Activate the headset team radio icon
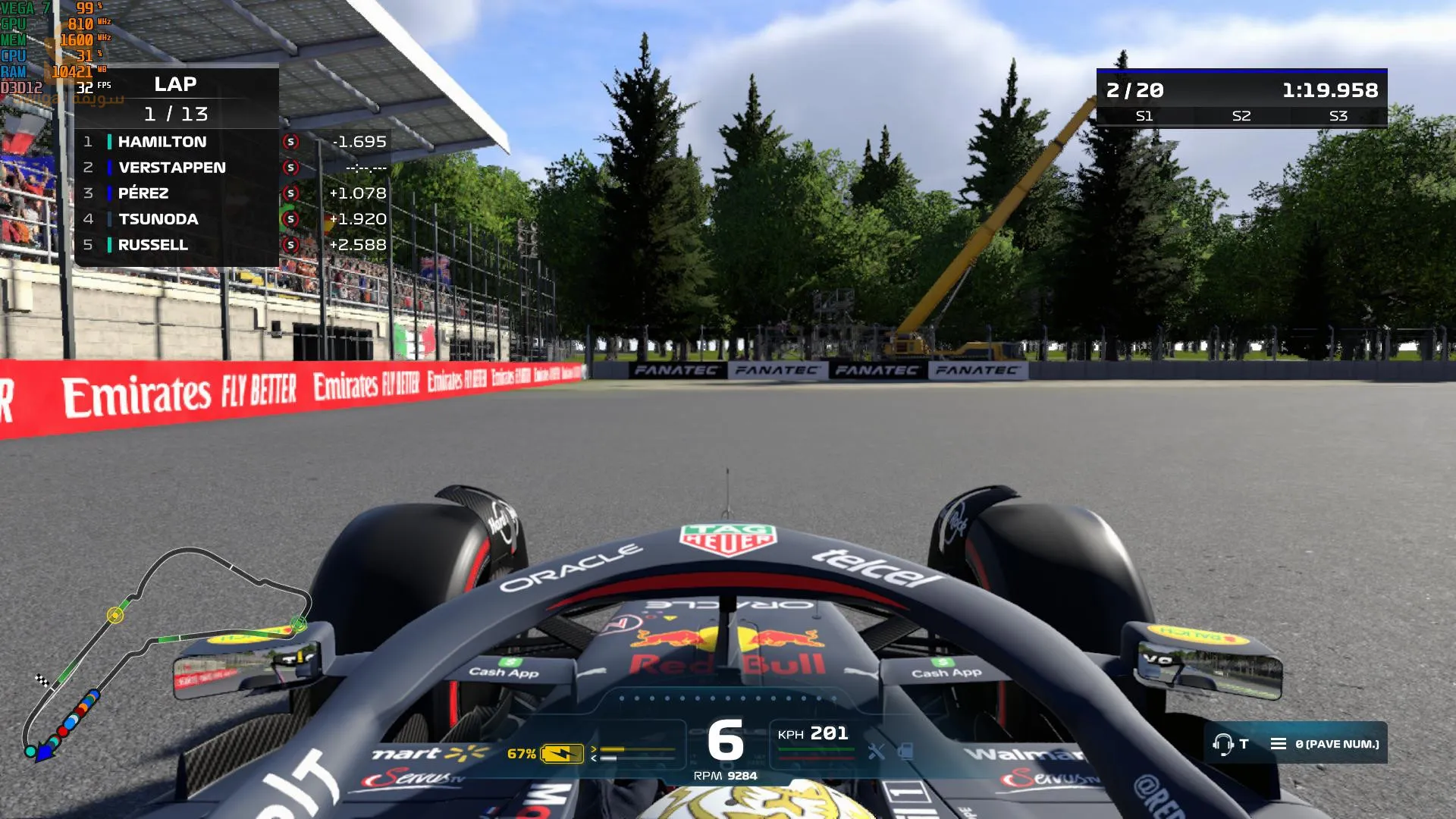Viewport: 1456px width, 819px height. click(x=1222, y=744)
